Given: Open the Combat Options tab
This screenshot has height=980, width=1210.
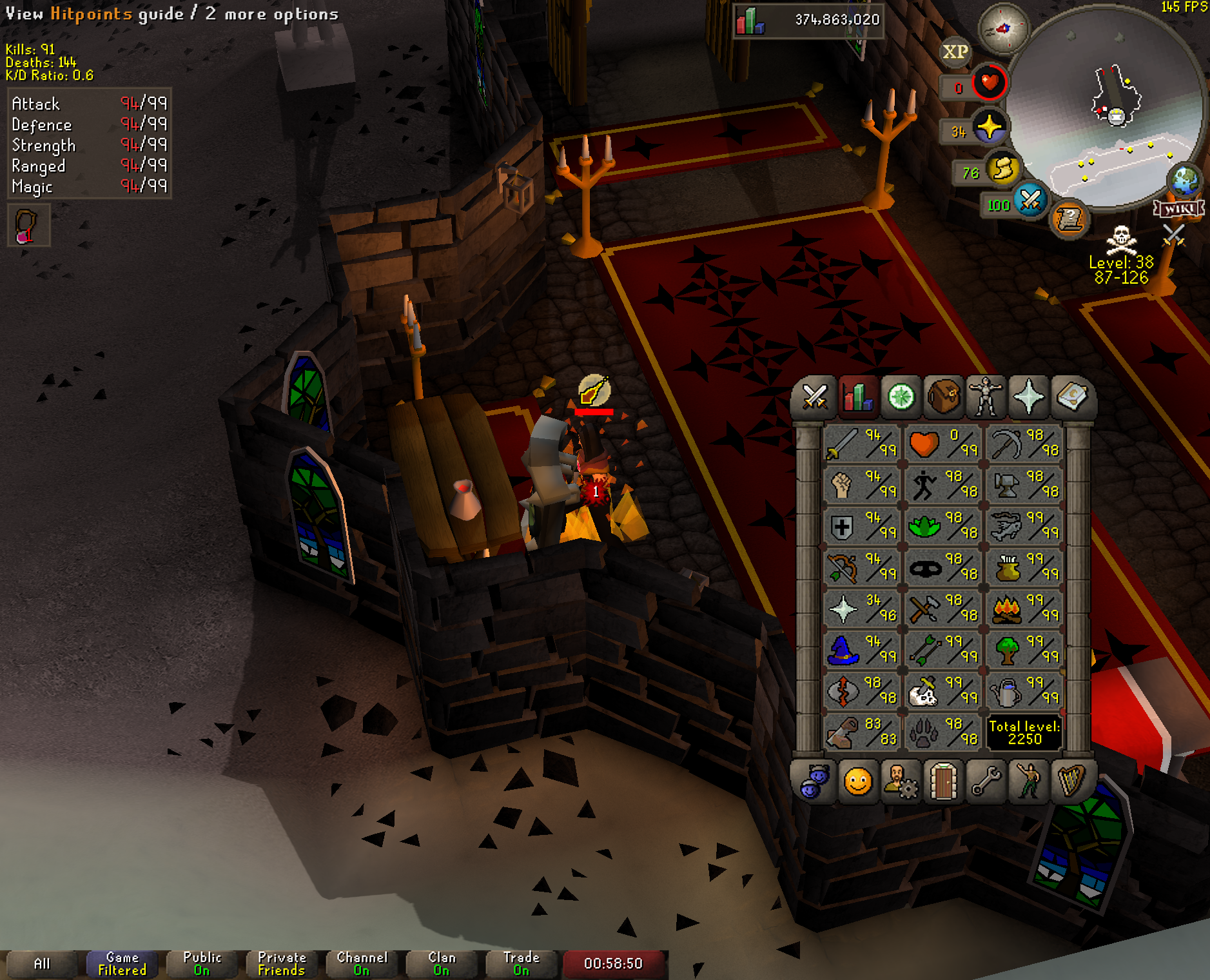Looking at the screenshot, I should [x=815, y=397].
